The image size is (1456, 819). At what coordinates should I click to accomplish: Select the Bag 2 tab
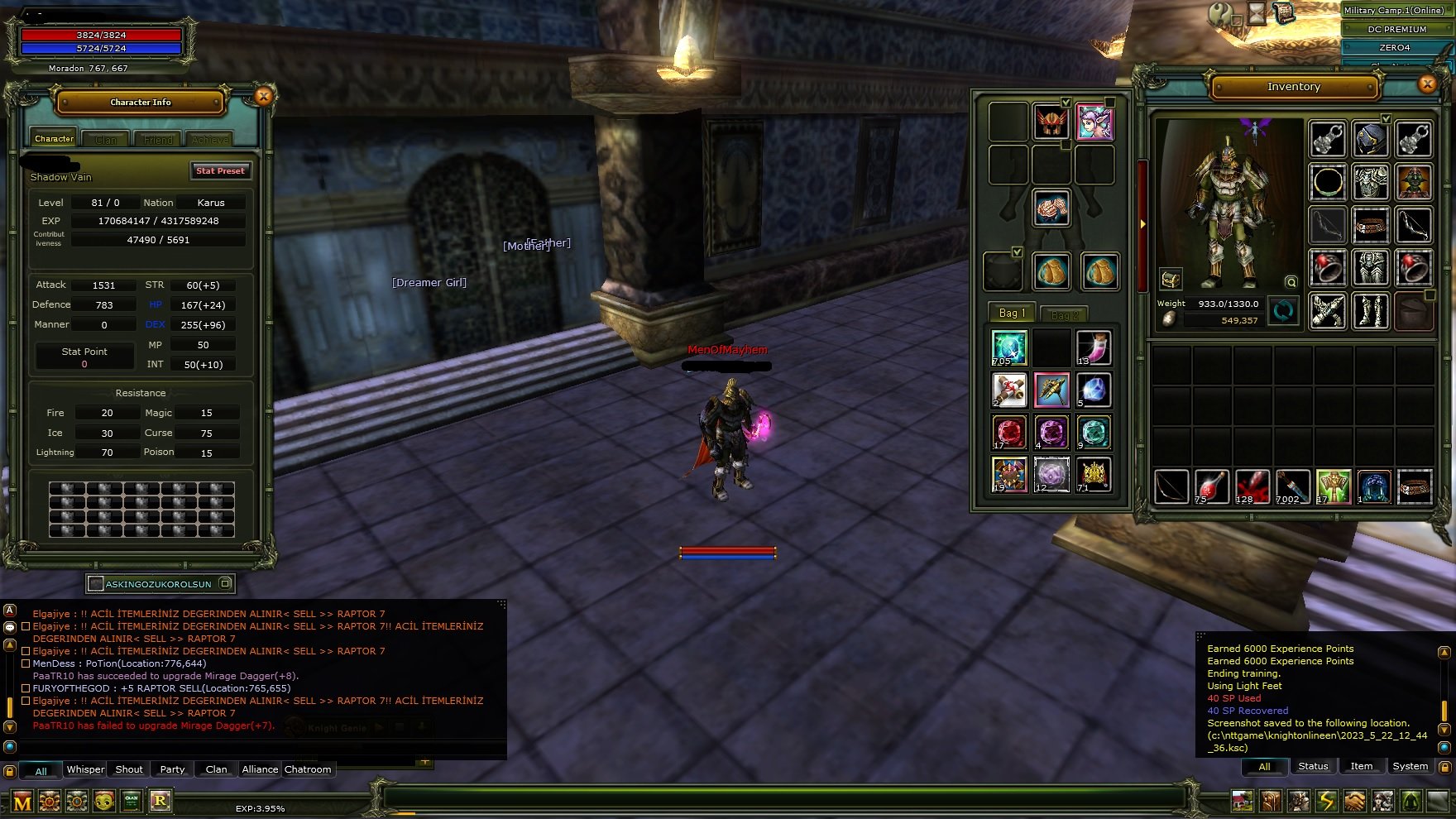1064,314
